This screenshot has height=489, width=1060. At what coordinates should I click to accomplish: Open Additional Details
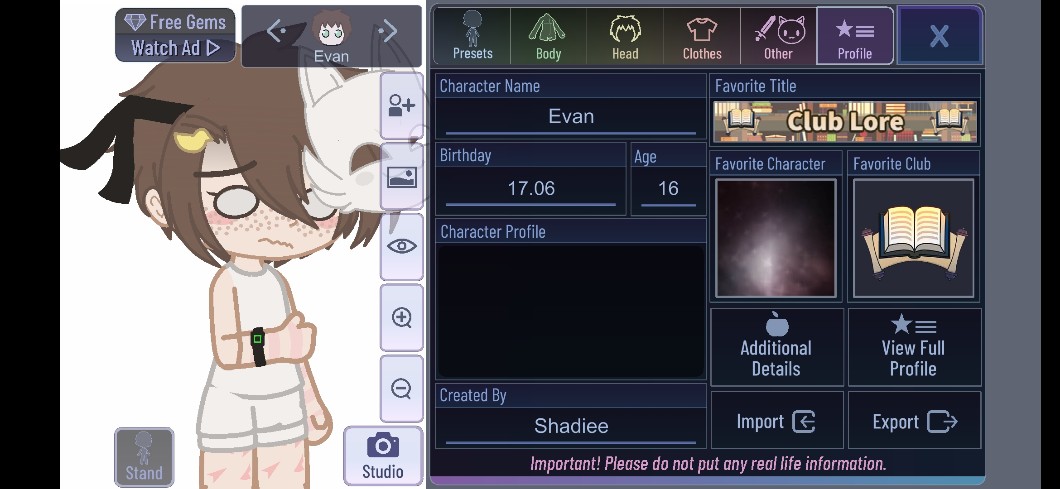tap(776, 346)
